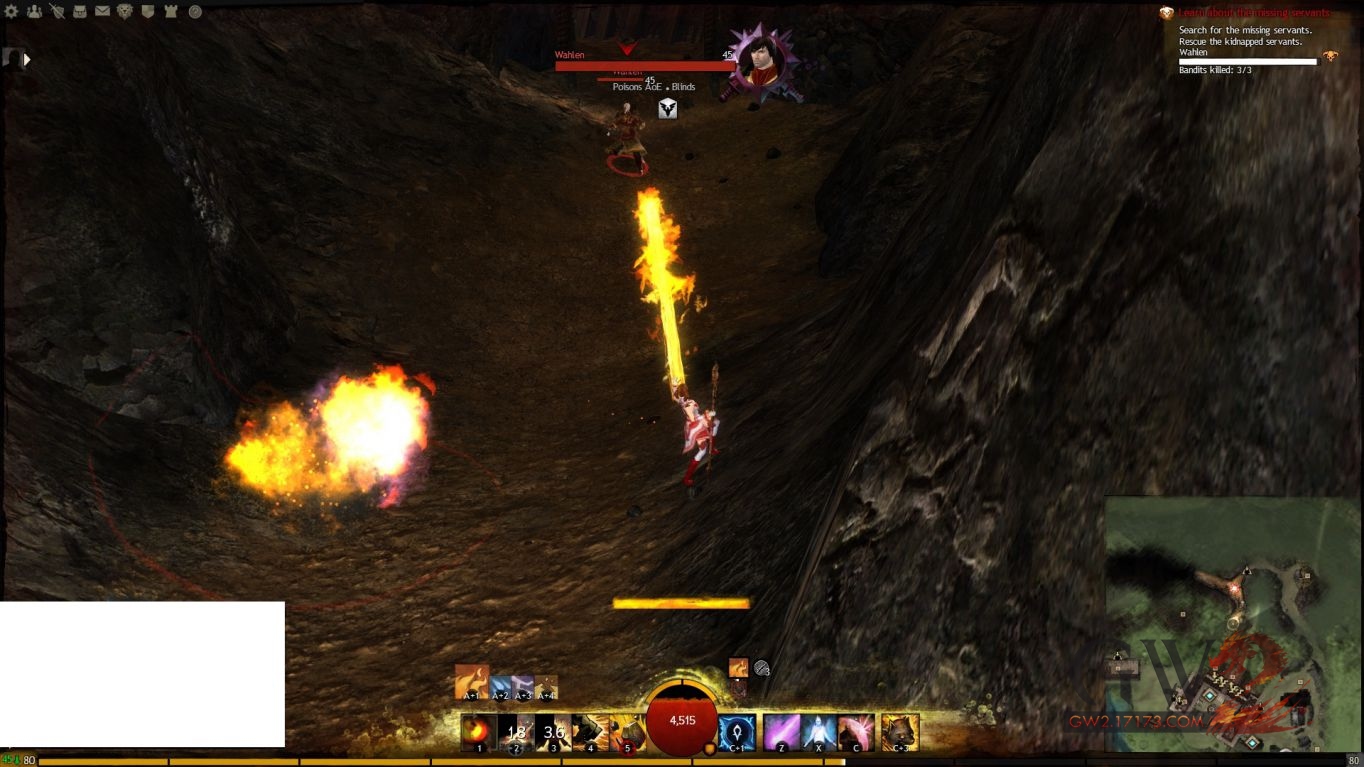
Task: Open the game menu gear icon
Action: pyautogui.click(x=12, y=12)
